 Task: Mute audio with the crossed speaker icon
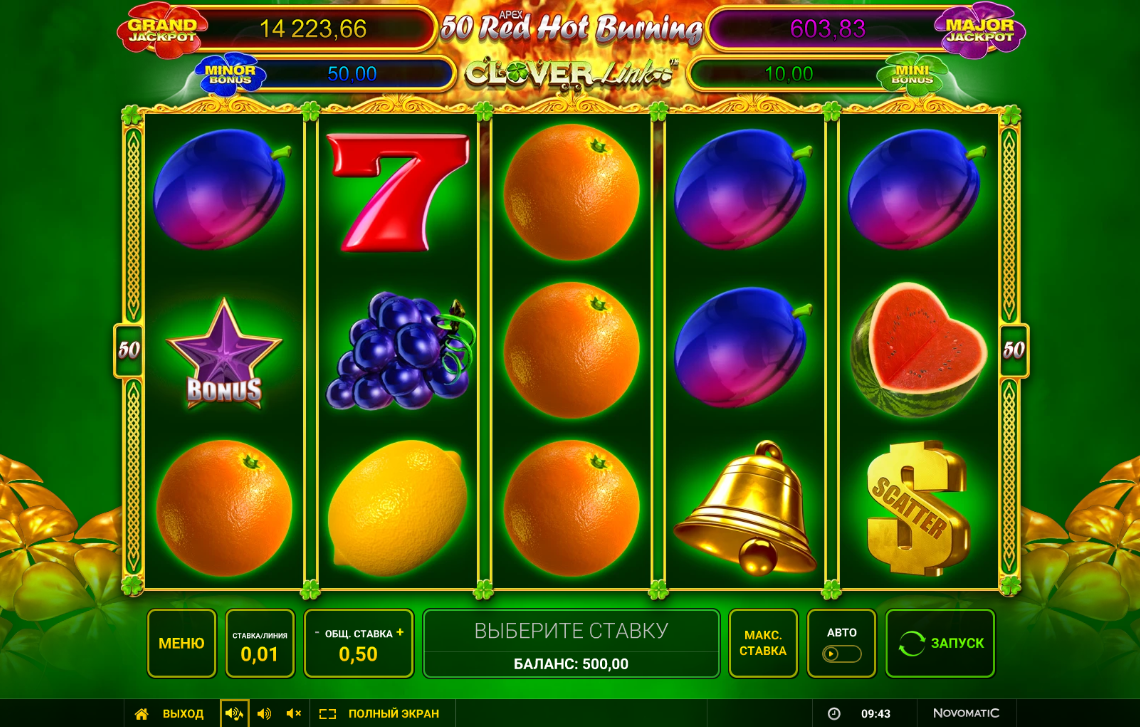pos(294,714)
